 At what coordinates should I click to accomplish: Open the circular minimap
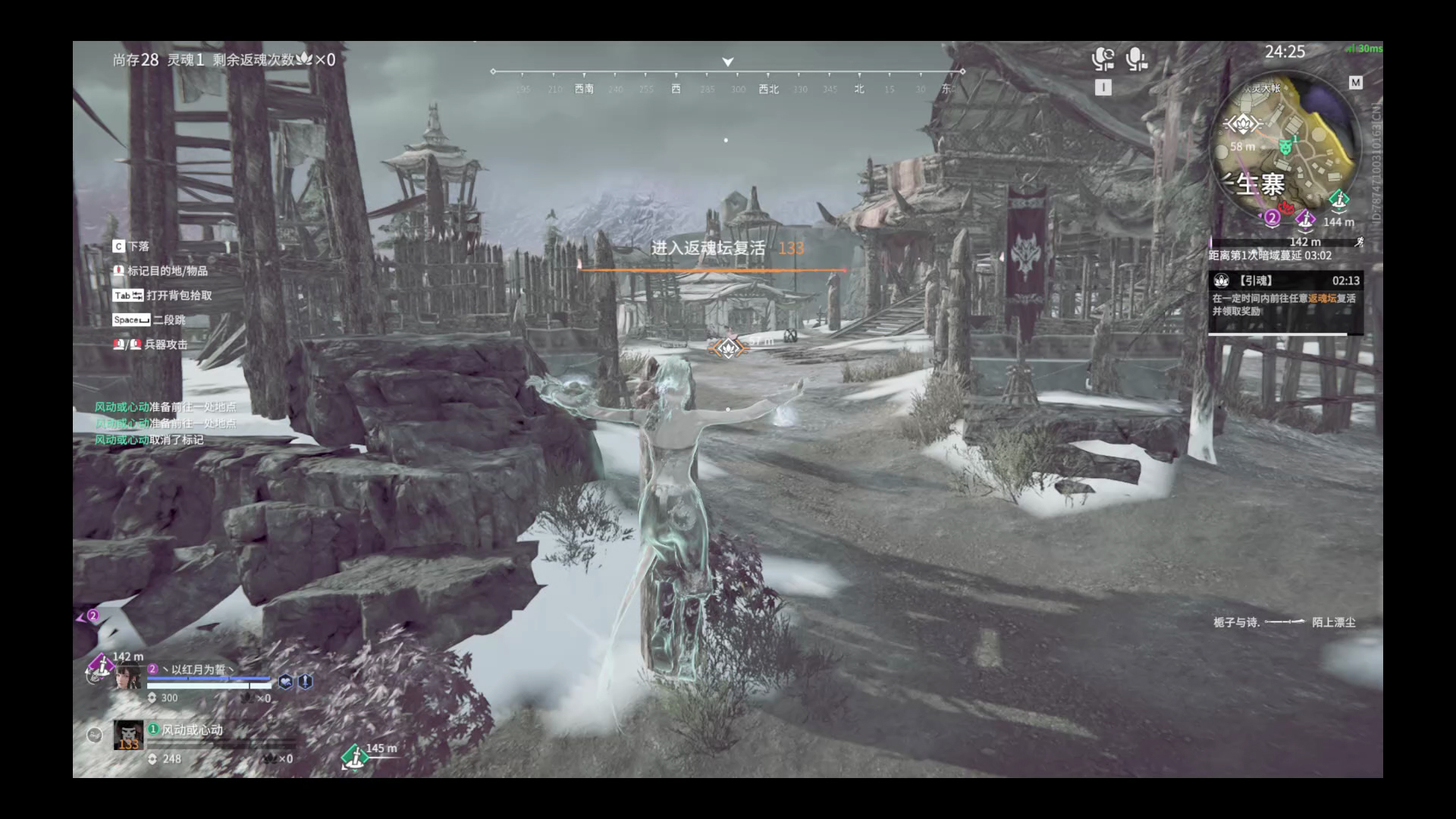tap(1285, 149)
